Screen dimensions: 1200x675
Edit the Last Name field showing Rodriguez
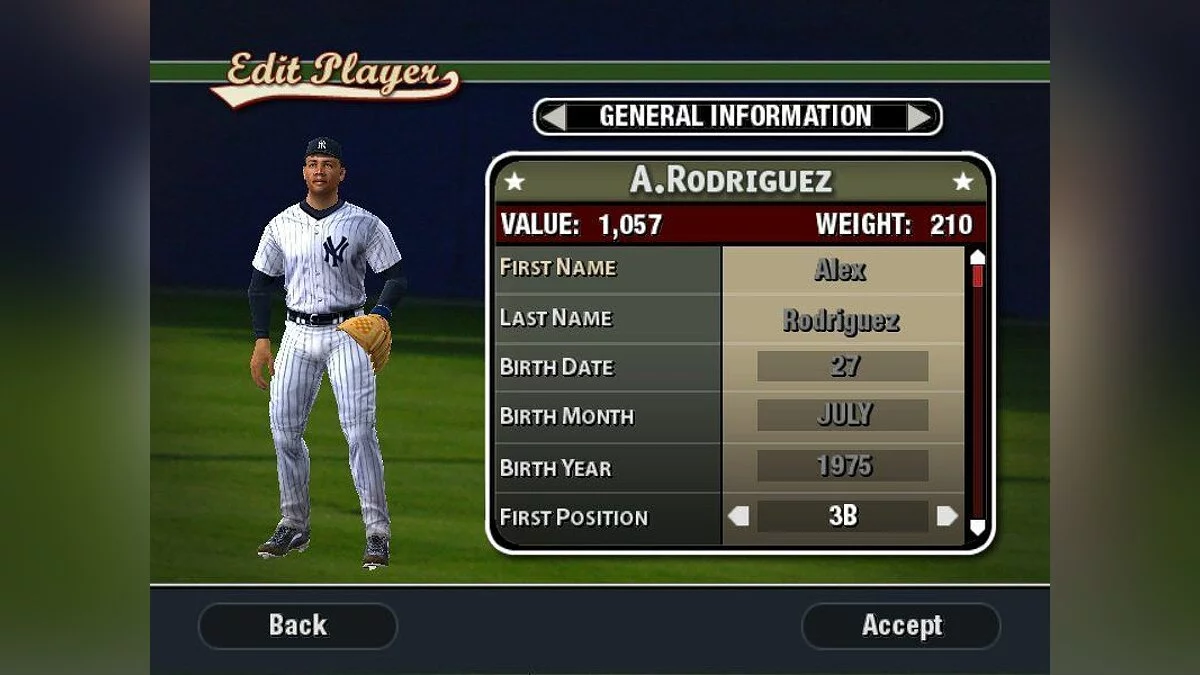pyautogui.click(x=841, y=320)
